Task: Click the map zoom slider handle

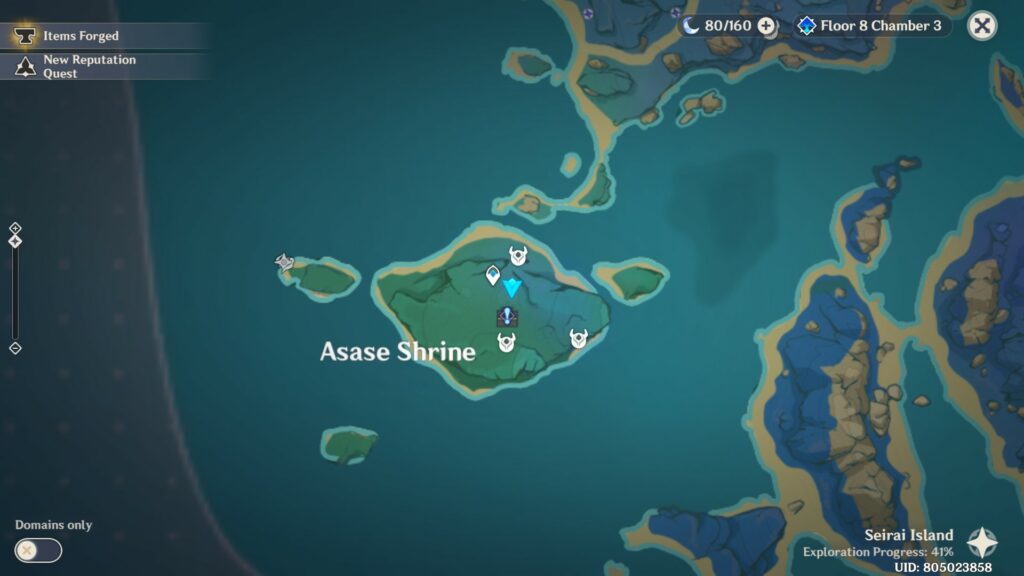Action: [15, 241]
